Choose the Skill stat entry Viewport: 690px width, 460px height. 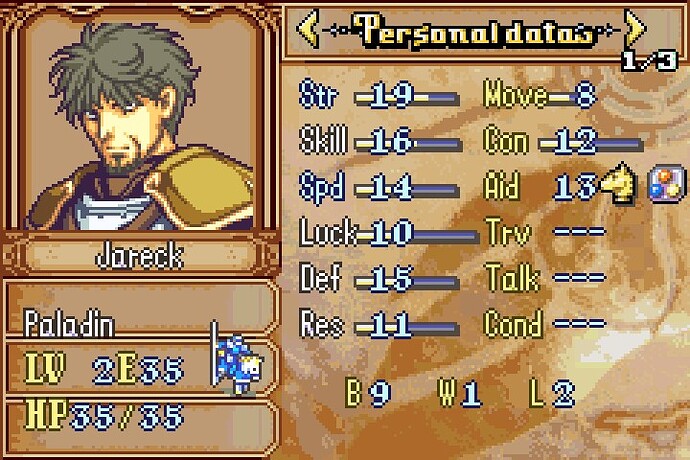coord(378,141)
